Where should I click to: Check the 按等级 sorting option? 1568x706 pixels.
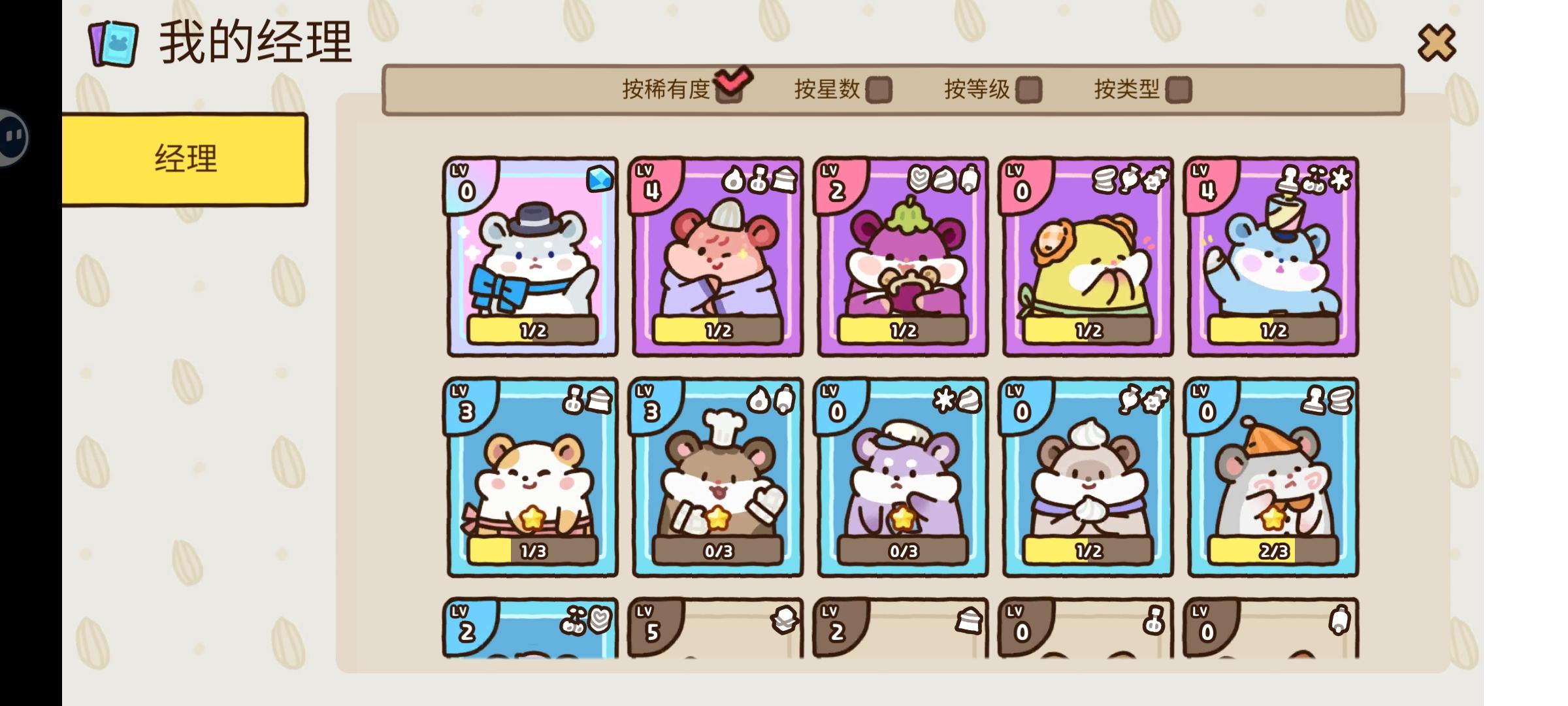pyautogui.click(x=1031, y=90)
